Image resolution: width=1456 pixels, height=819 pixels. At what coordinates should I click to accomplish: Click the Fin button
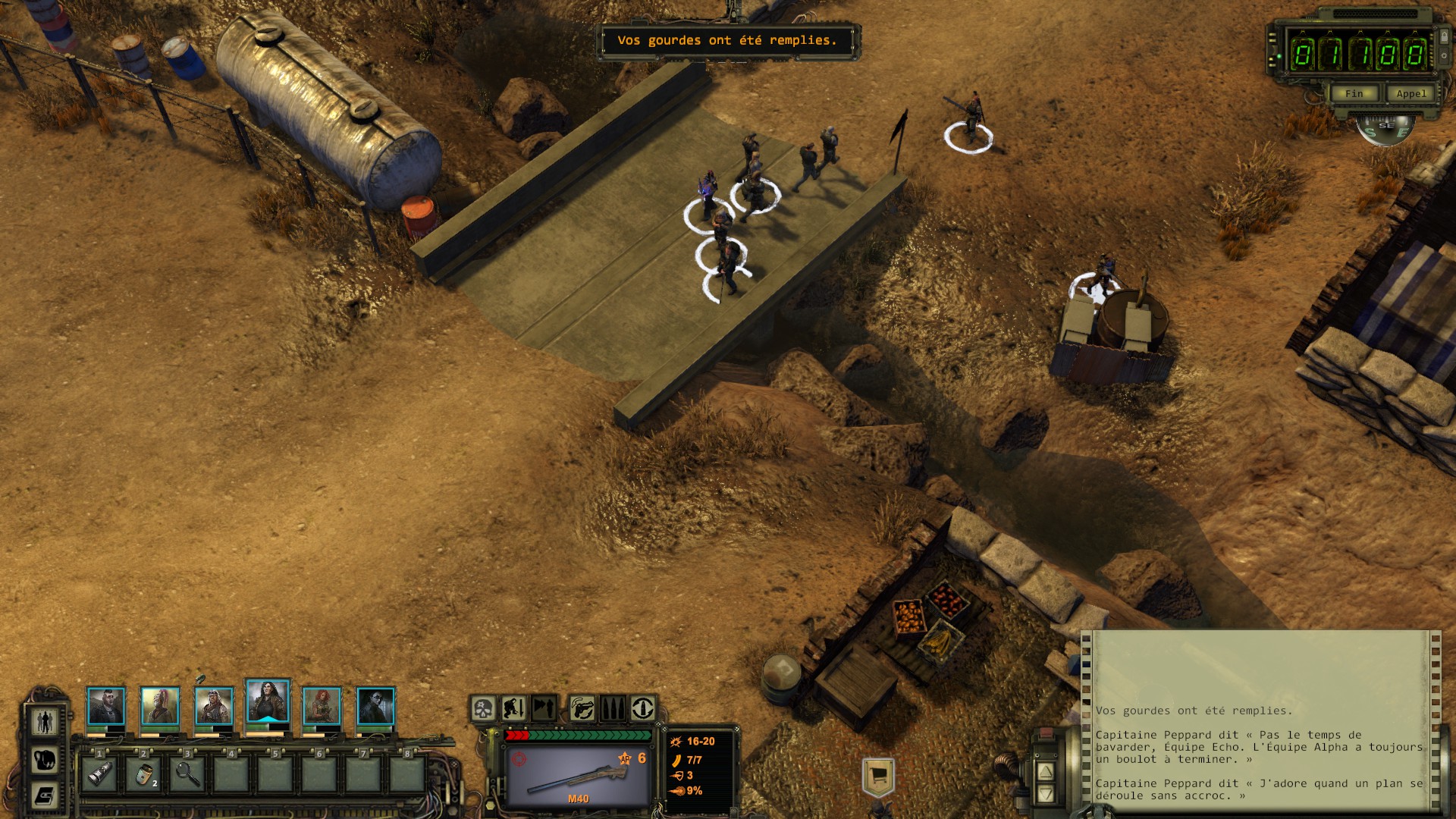[x=1354, y=93]
